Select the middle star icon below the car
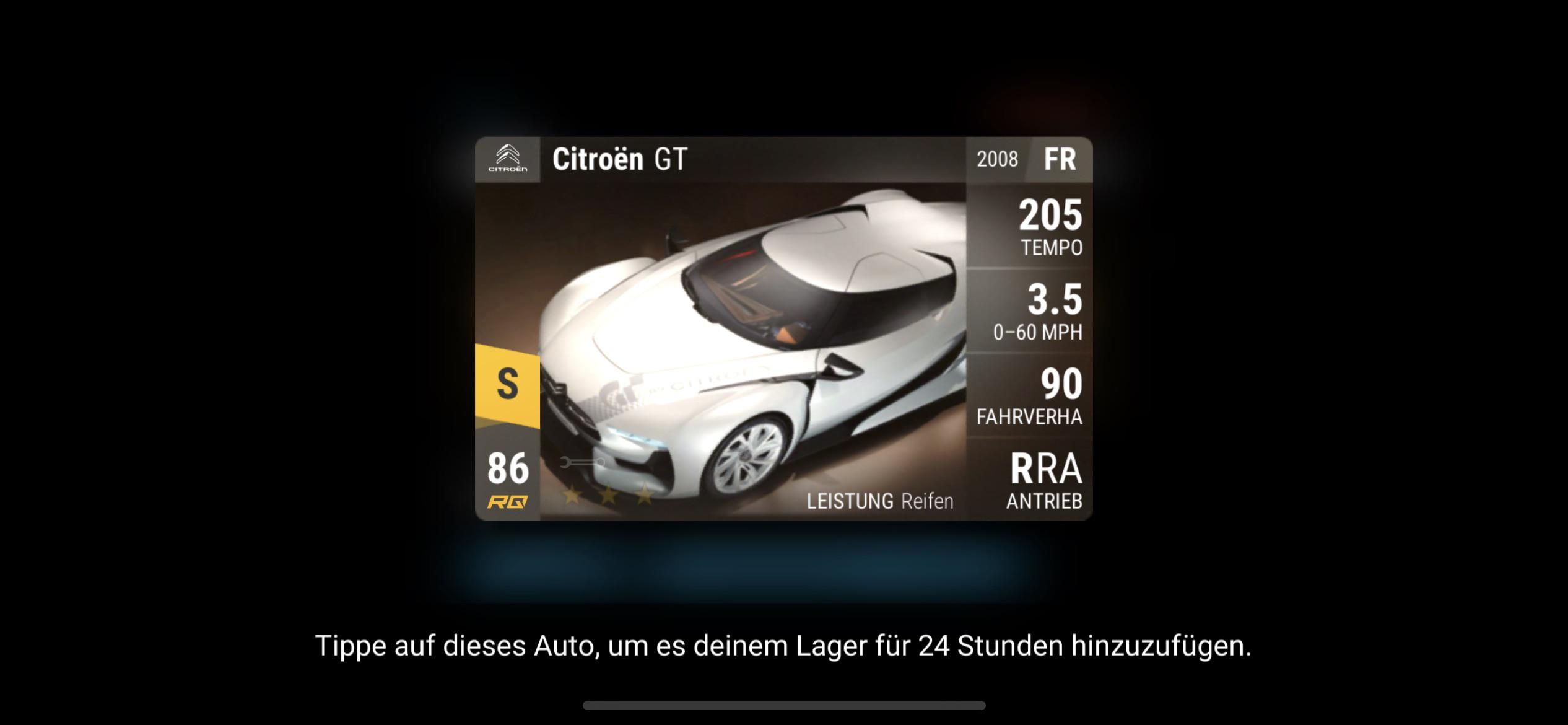The height and width of the screenshot is (725, 1568). click(x=608, y=494)
